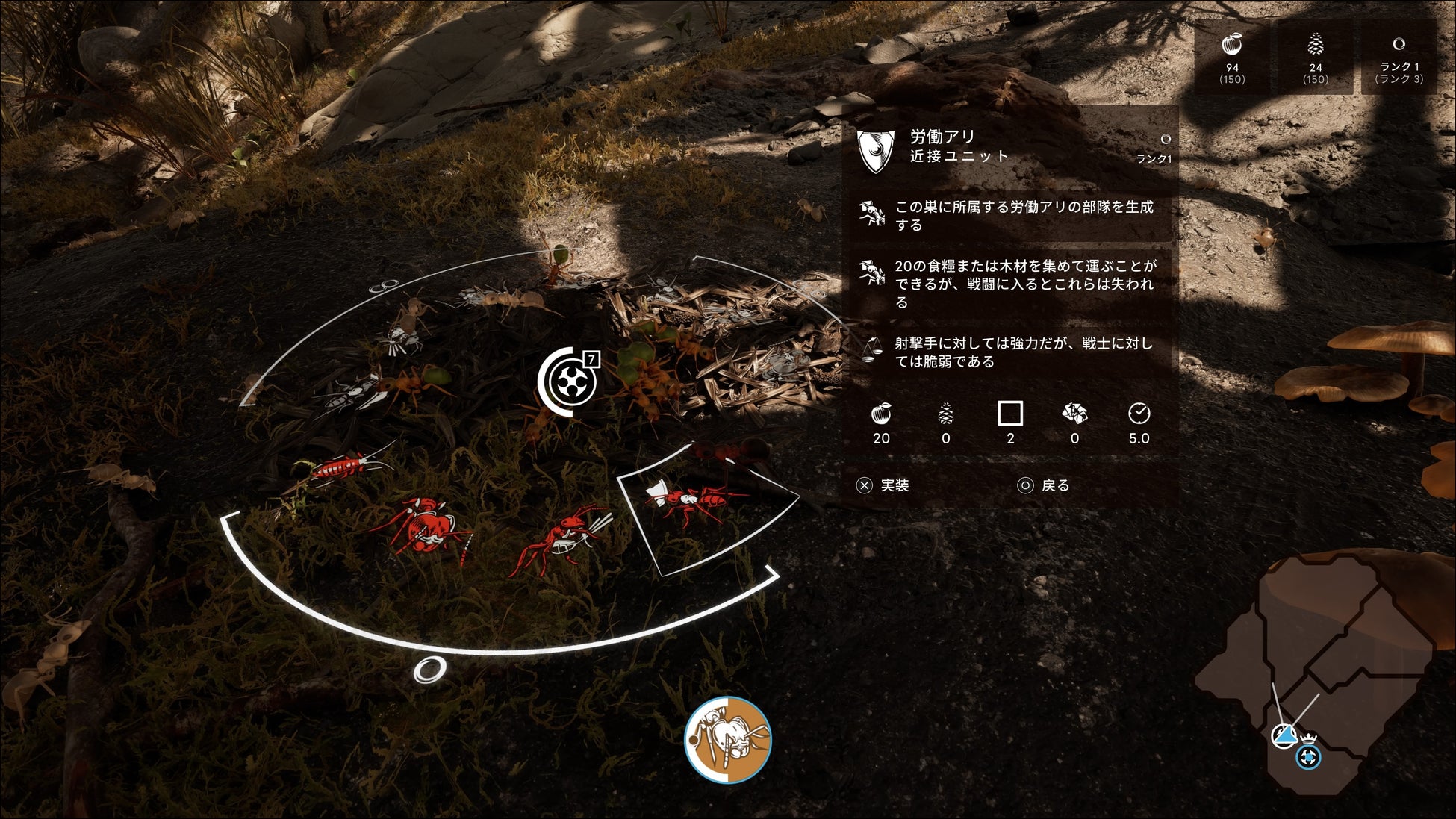Select the blue nest marker on the minimap
This screenshot has height=819, width=1456.
coord(1307,759)
